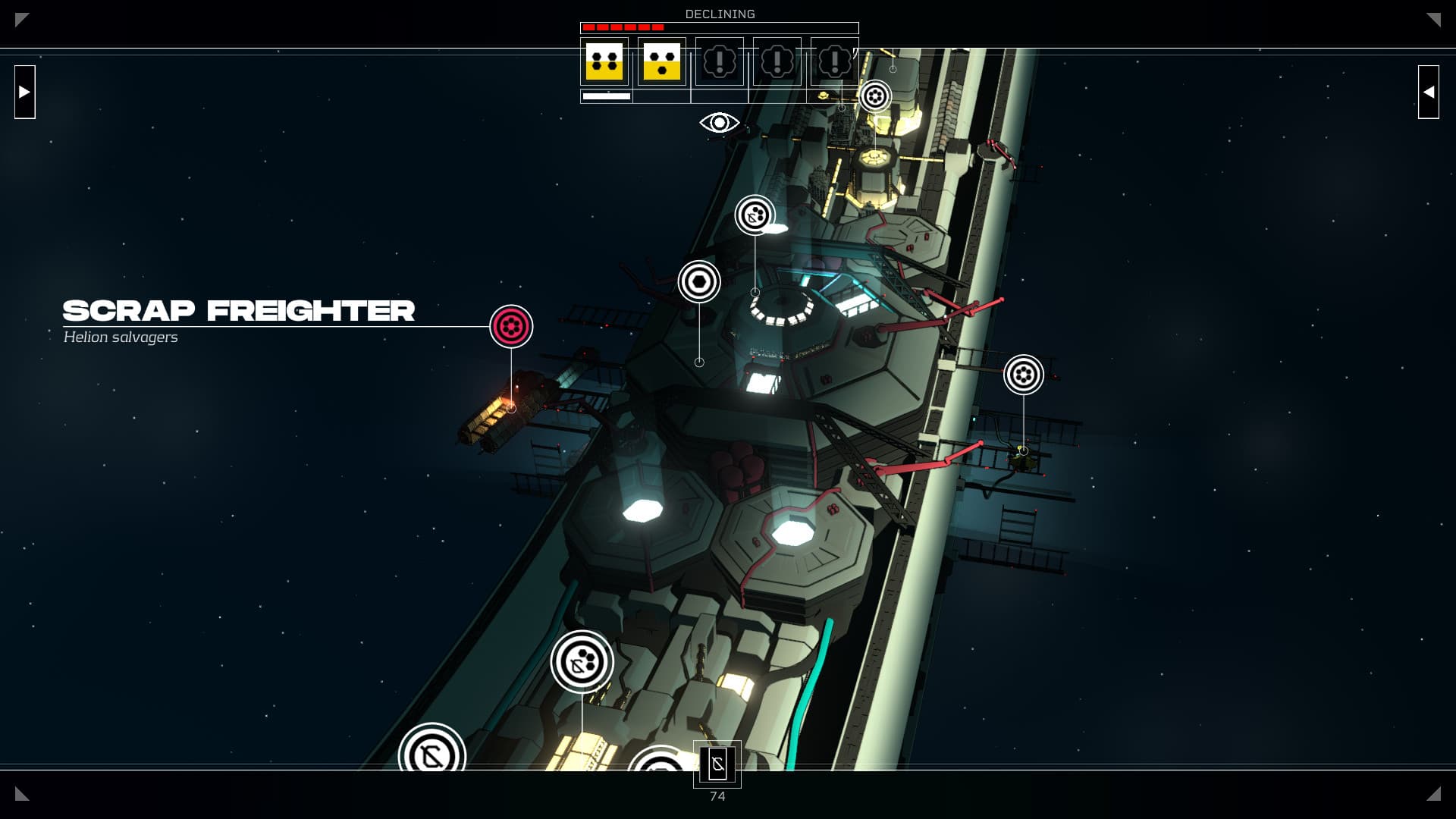Expand the right edge panel arrow
1456x819 pixels.
(1429, 92)
